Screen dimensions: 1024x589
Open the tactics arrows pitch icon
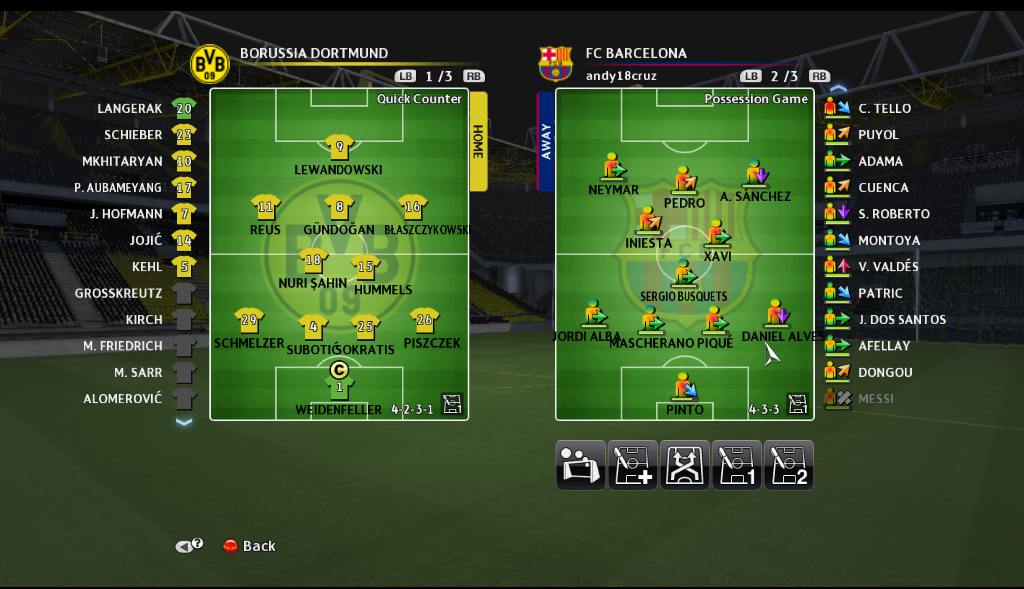(685, 465)
